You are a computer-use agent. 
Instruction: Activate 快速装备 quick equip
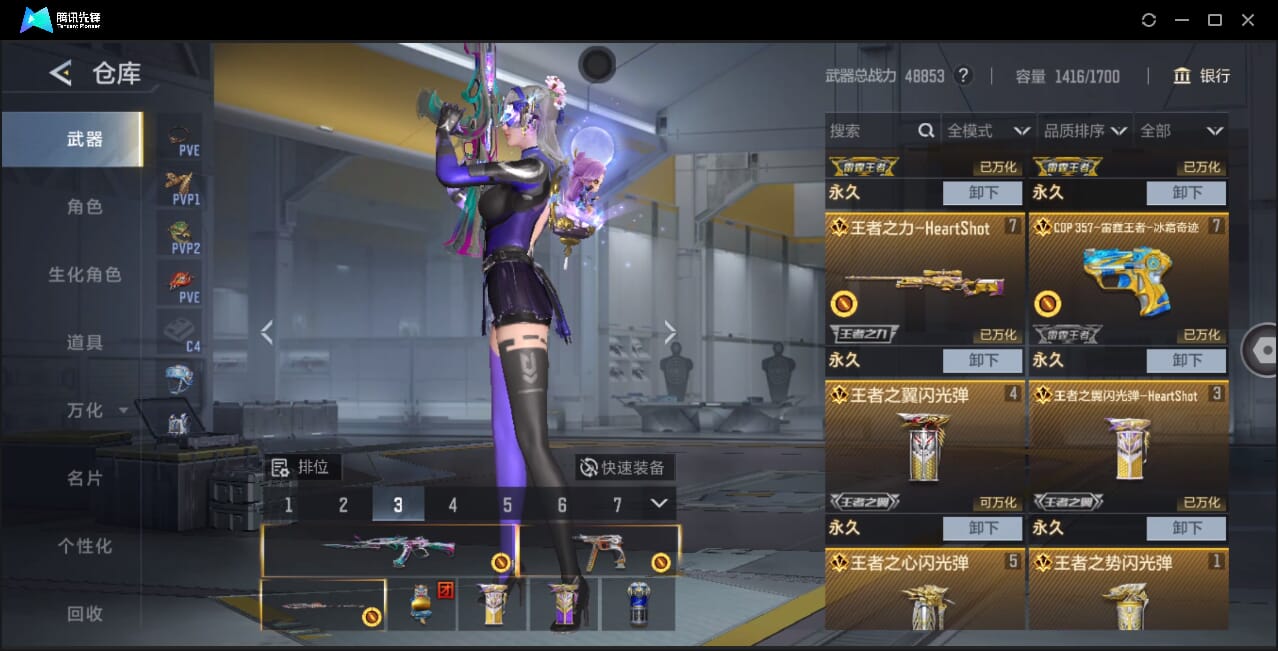[625, 467]
